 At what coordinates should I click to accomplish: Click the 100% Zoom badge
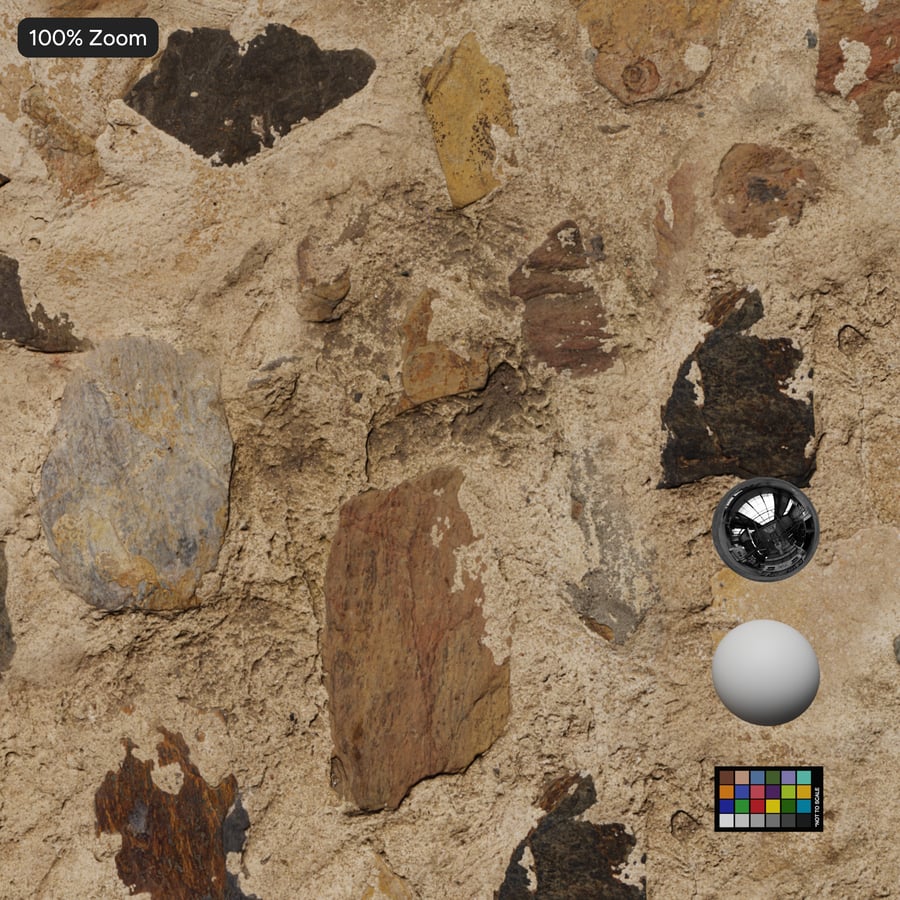point(88,38)
